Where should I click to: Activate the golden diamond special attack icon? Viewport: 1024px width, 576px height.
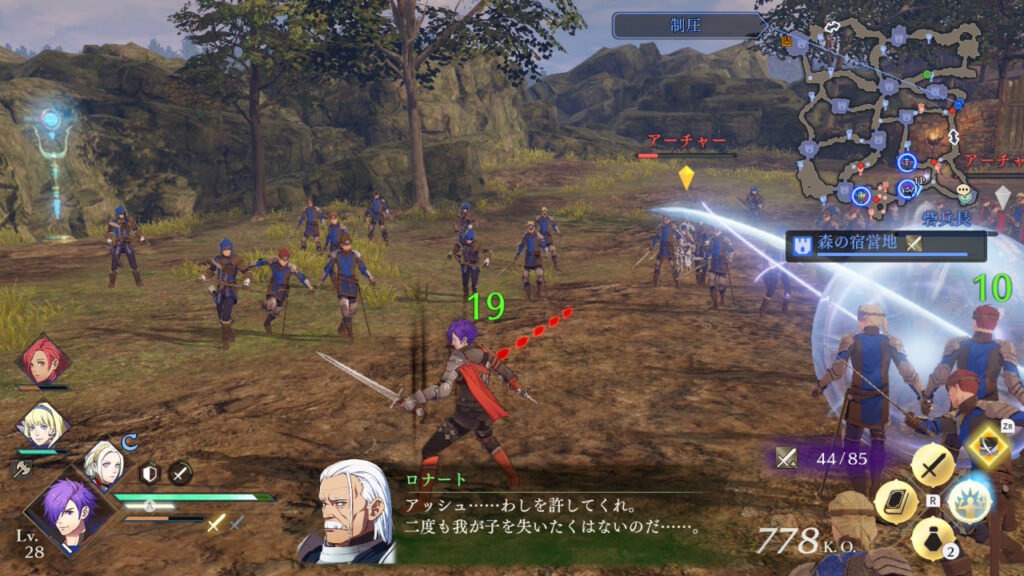click(987, 446)
